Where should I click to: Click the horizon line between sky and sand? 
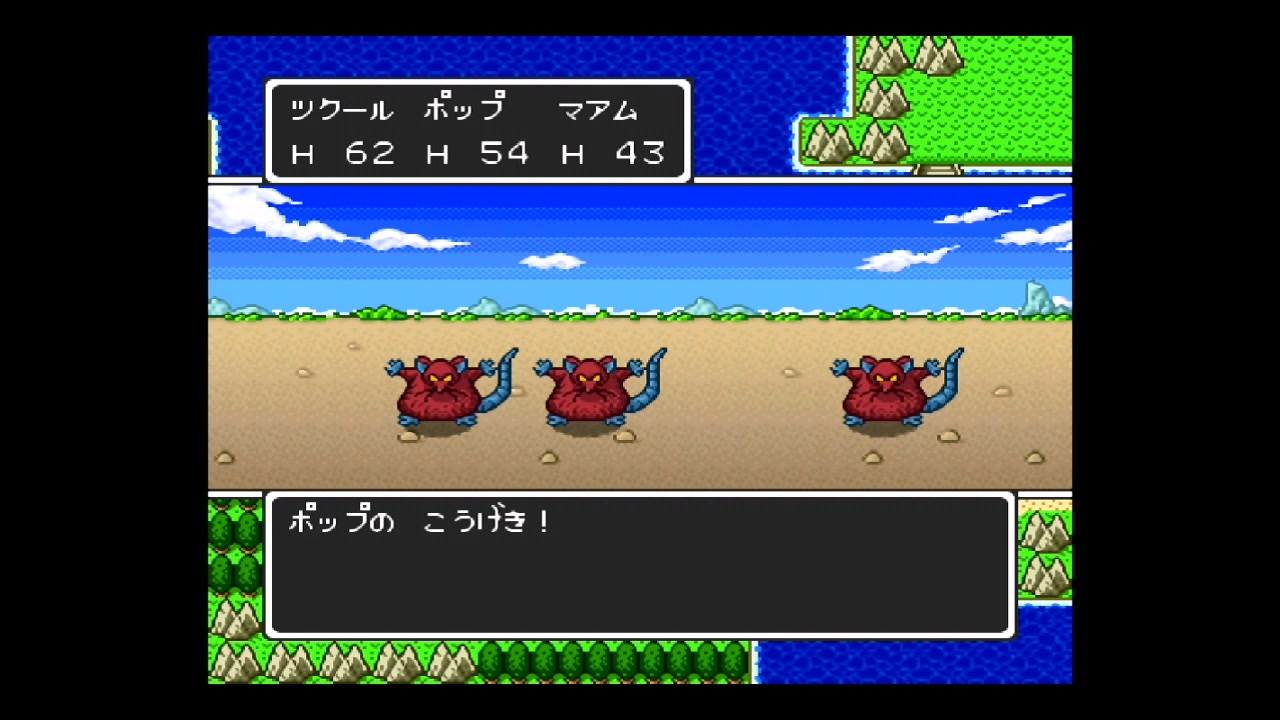pyautogui.click(x=640, y=315)
